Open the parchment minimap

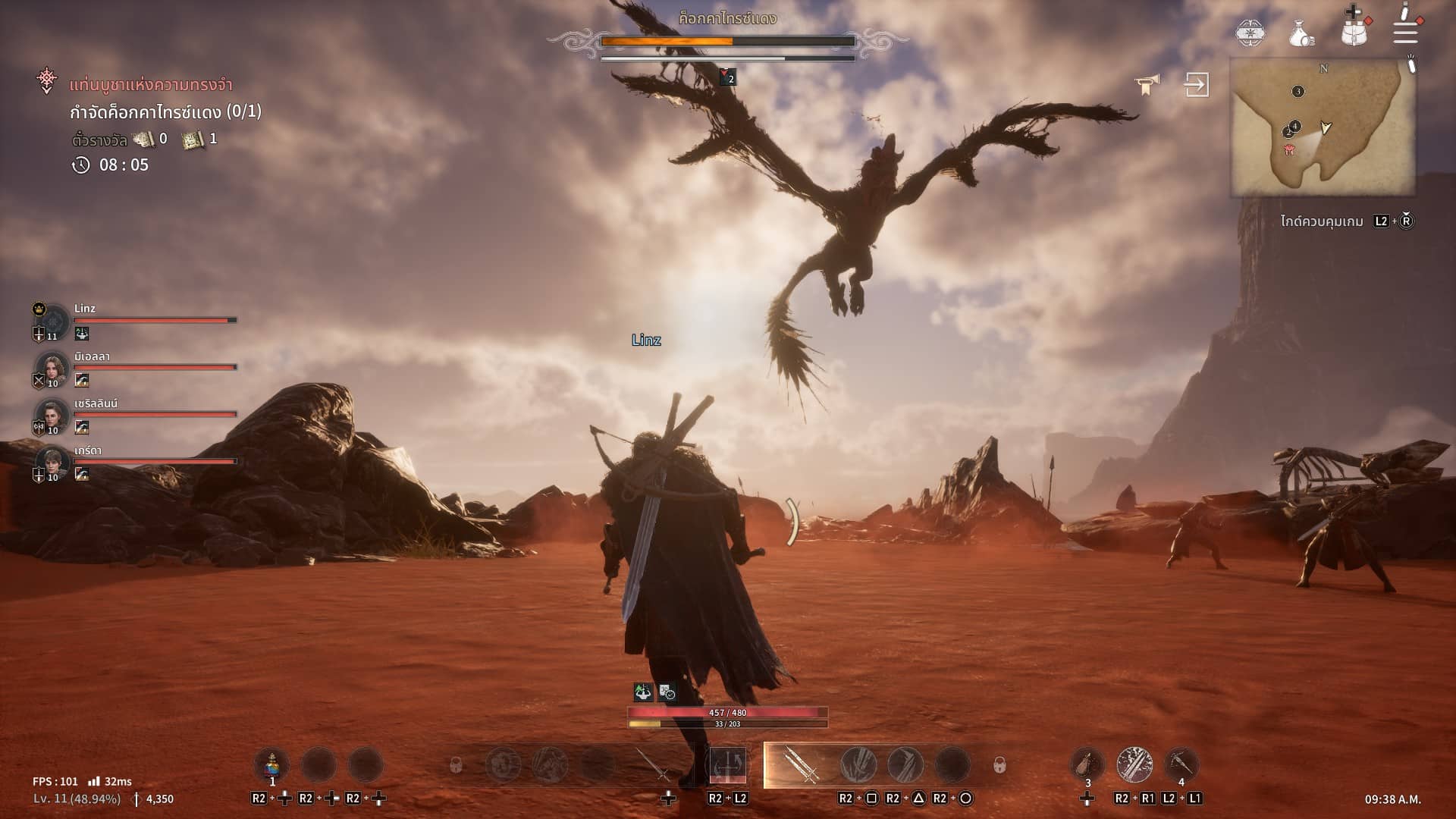1323,127
